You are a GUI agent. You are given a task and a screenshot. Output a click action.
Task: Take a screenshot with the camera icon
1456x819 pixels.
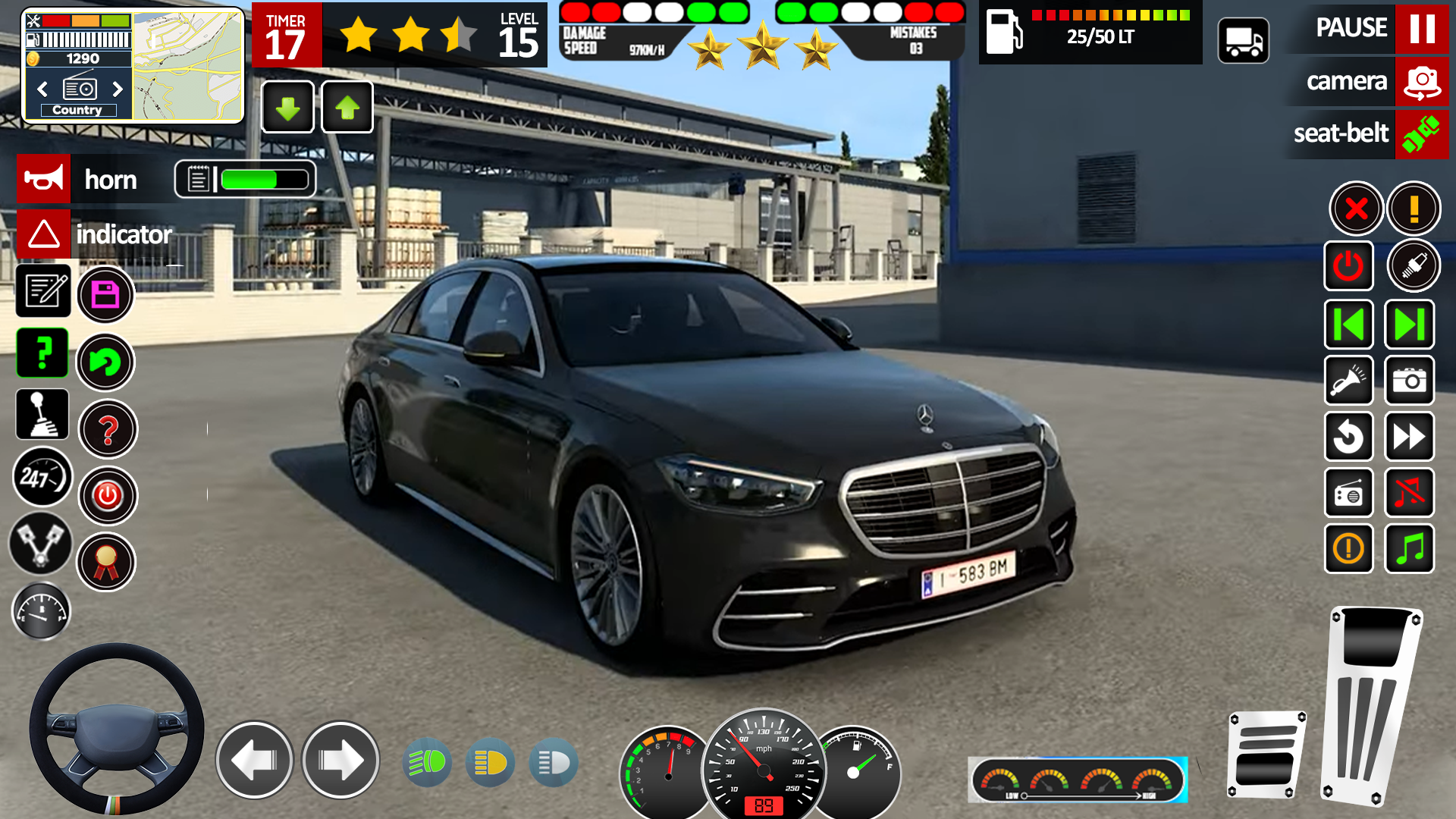point(1410,381)
